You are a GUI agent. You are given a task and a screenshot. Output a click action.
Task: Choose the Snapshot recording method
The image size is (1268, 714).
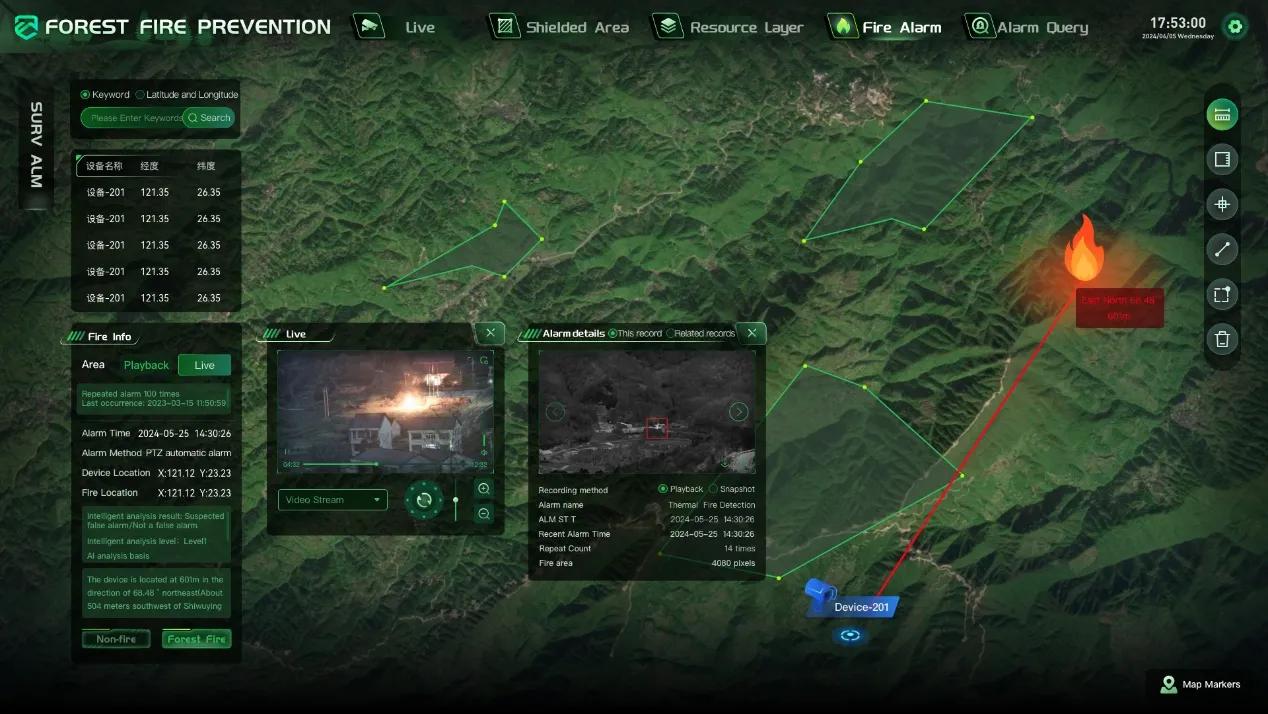(x=713, y=489)
